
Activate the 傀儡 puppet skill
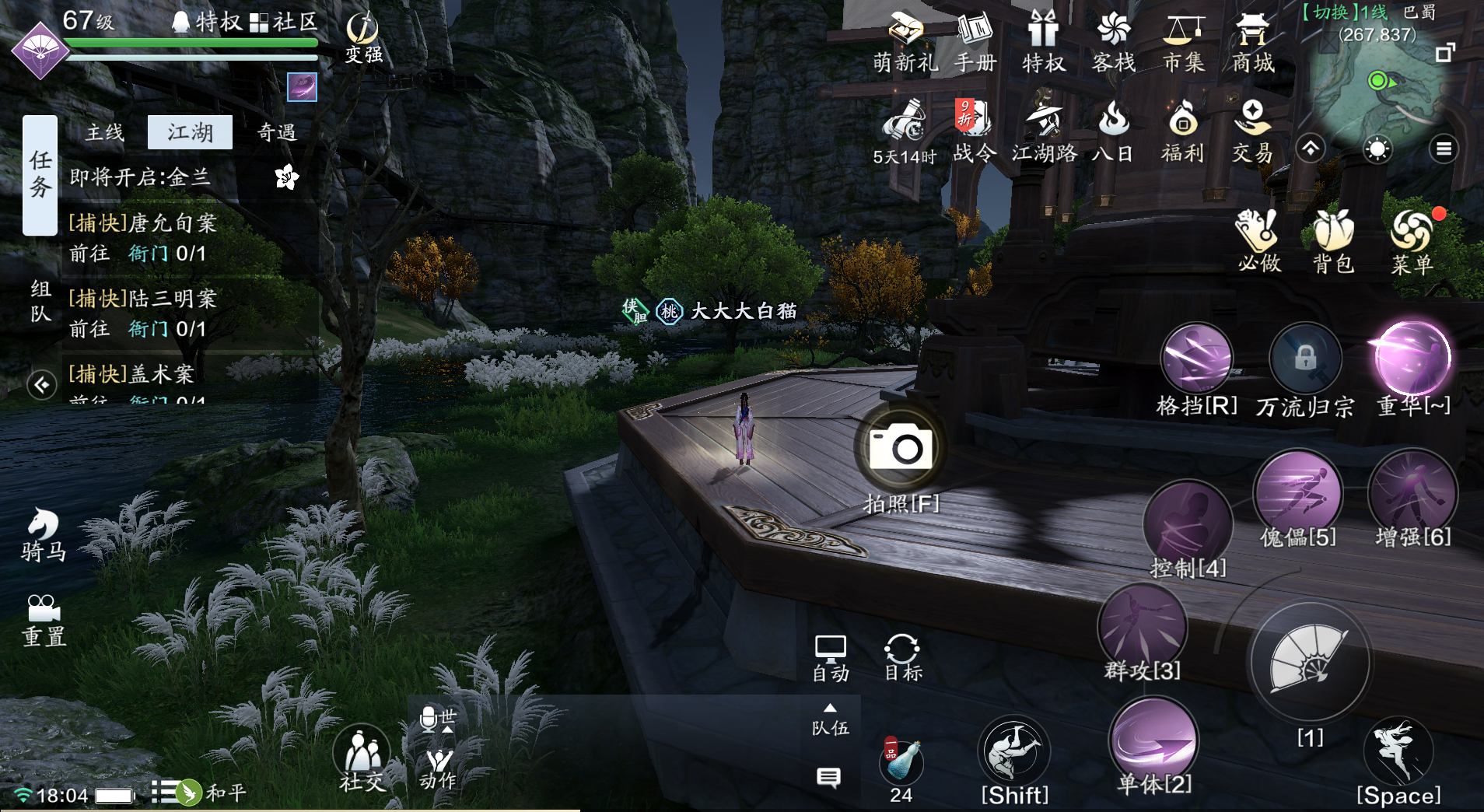[1297, 494]
